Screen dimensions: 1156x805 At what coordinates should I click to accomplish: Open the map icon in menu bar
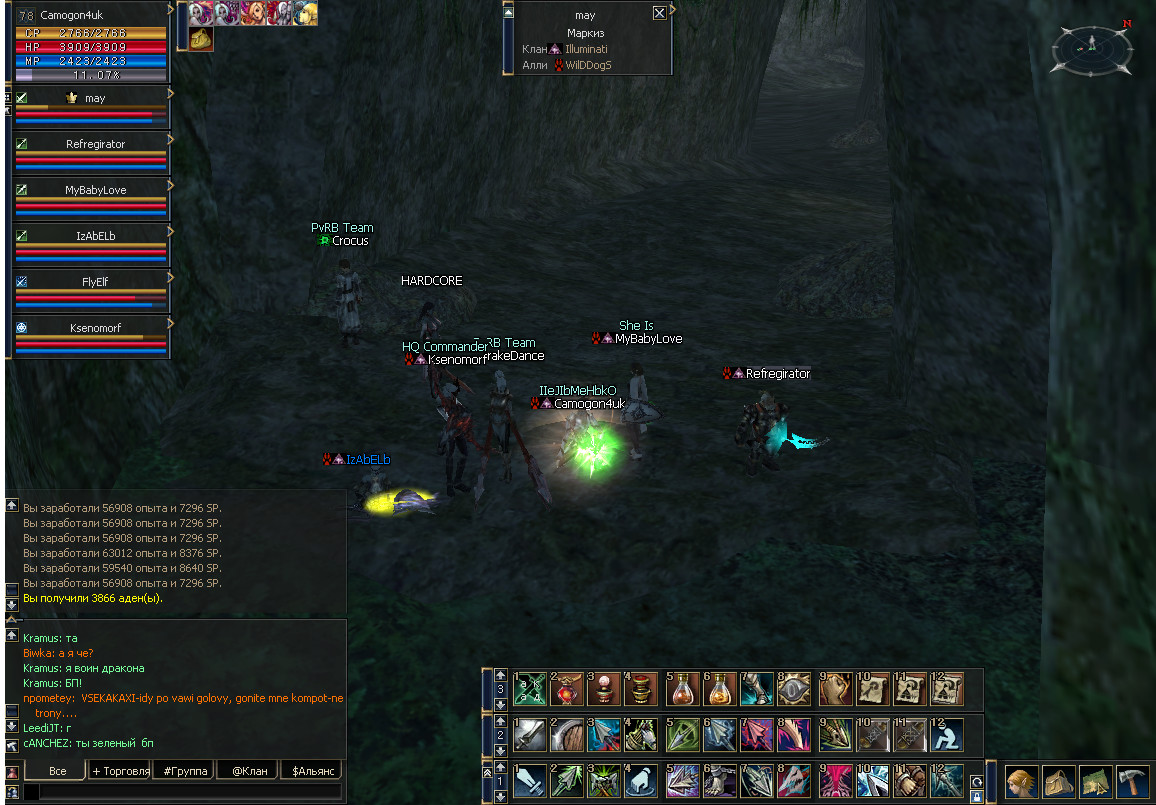pos(1095,781)
